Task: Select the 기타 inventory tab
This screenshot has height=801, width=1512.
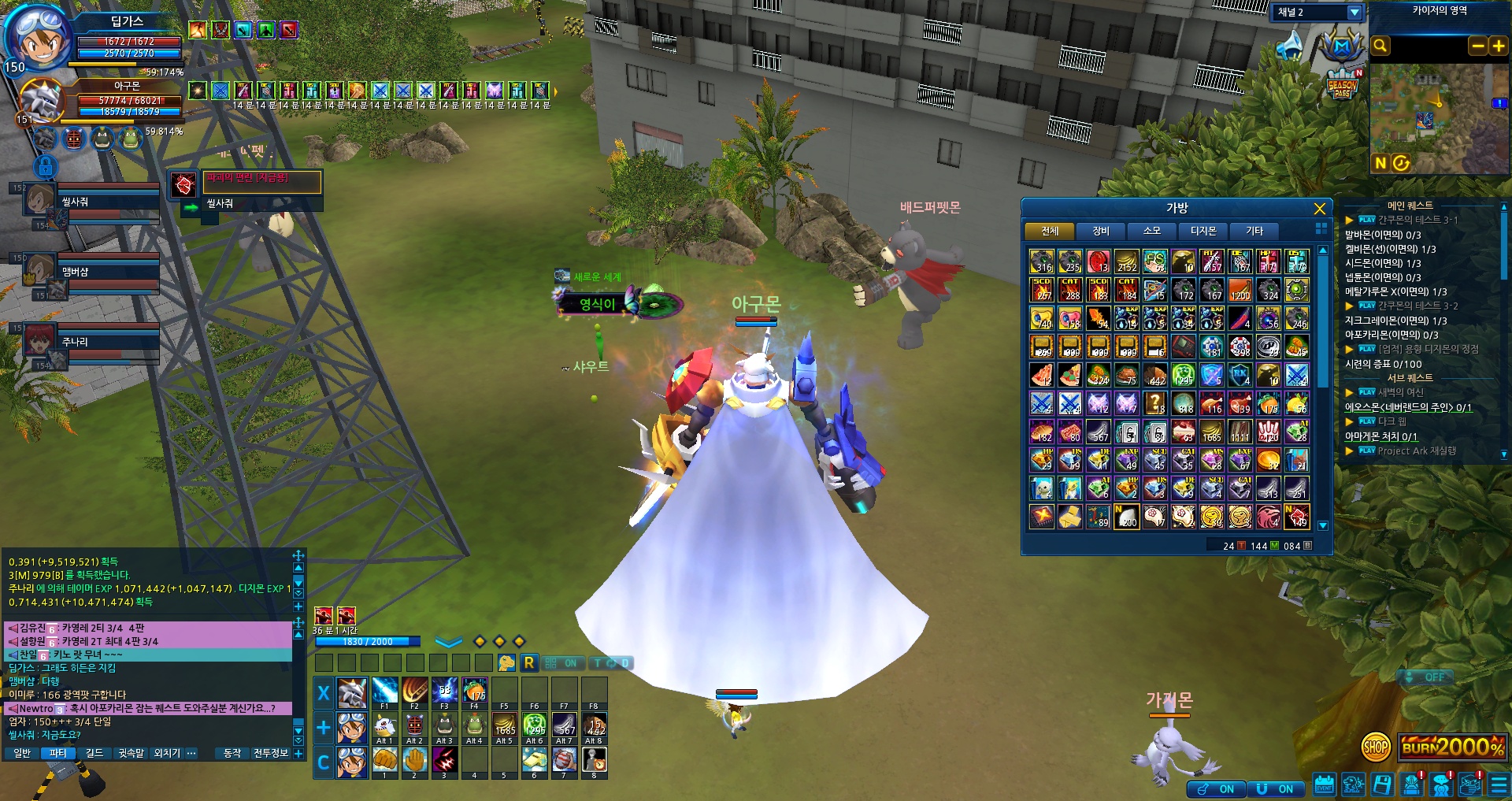Action: point(1254,231)
